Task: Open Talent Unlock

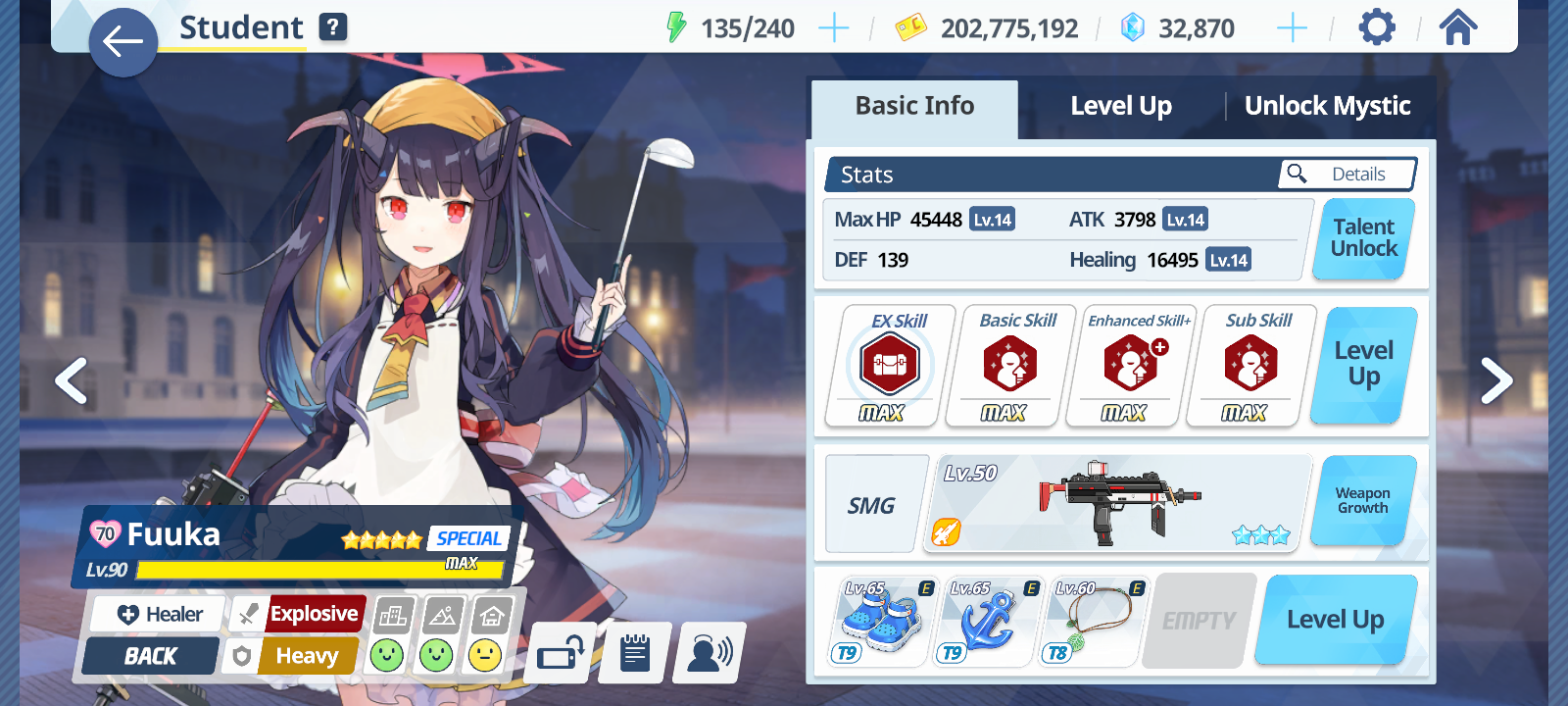Action: pos(1363,238)
